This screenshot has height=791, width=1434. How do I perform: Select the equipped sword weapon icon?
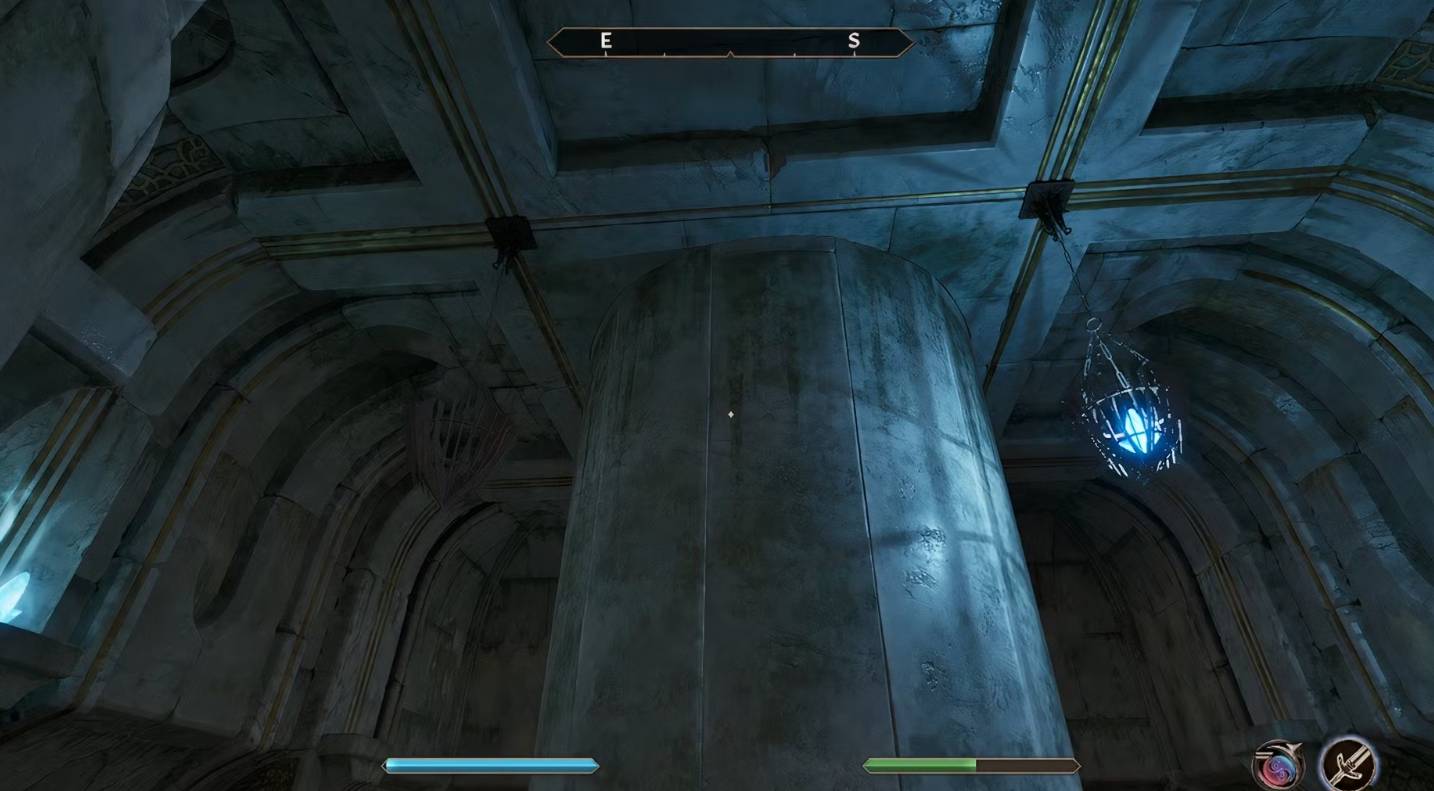[x=1347, y=764]
